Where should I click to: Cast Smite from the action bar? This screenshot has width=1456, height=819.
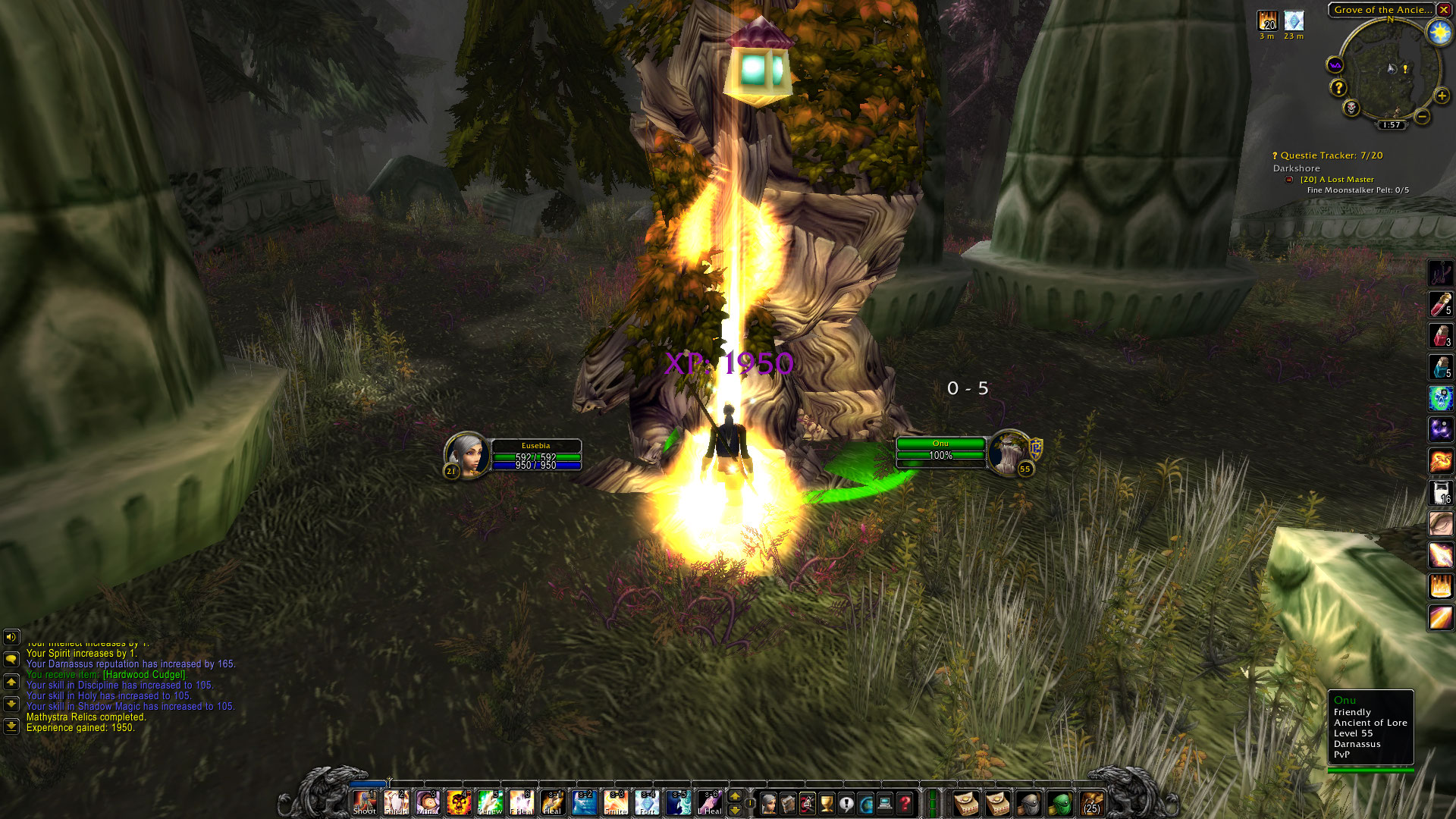pyautogui.click(x=615, y=802)
